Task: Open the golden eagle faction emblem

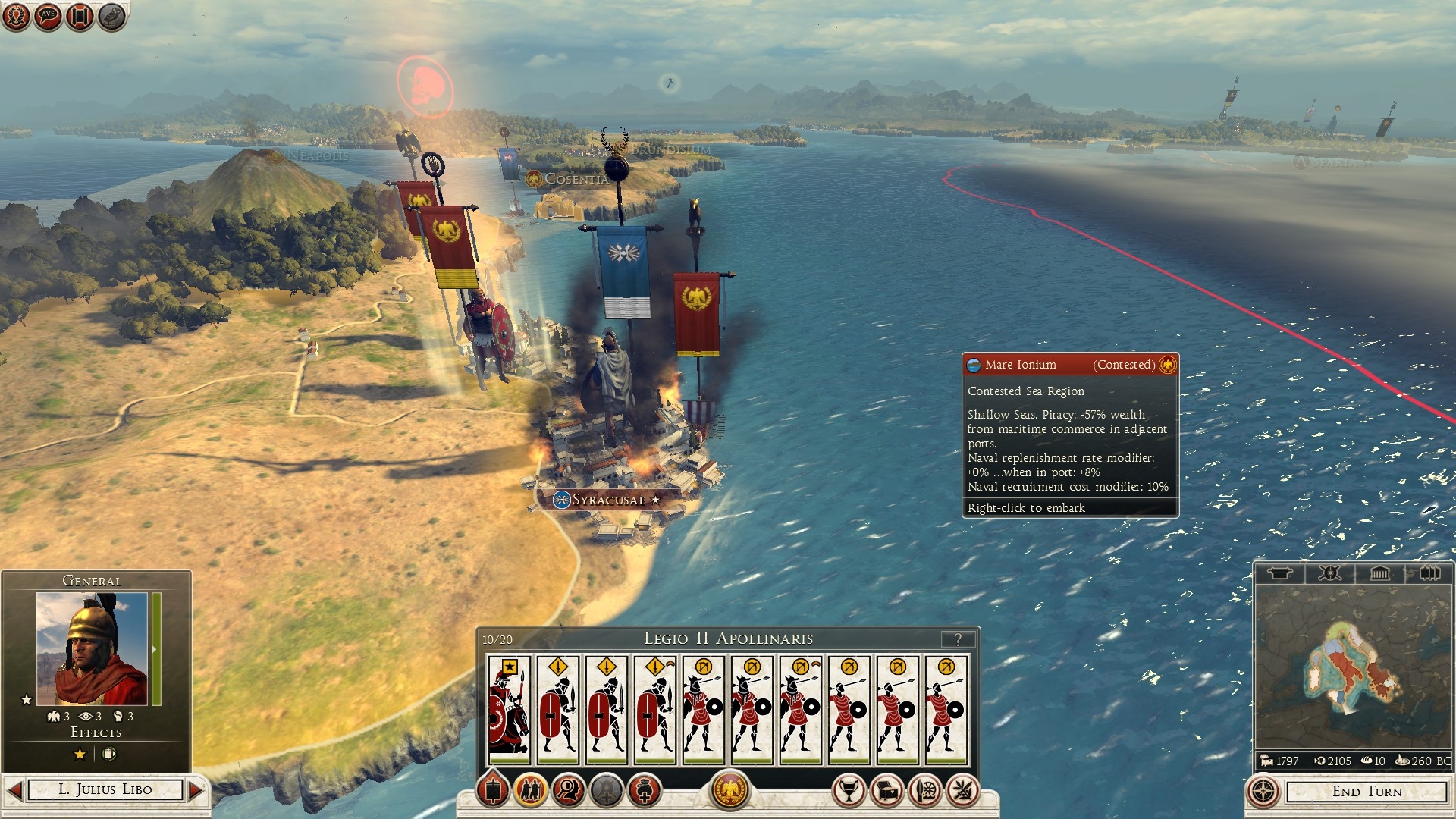Action: click(x=730, y=790)
